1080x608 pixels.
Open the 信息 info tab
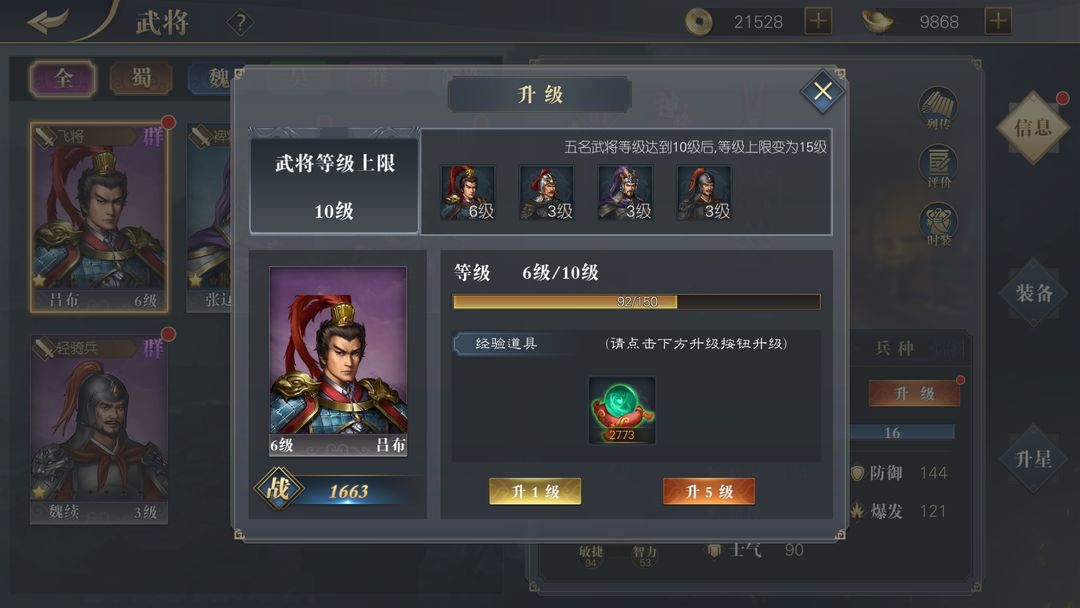1032,127
